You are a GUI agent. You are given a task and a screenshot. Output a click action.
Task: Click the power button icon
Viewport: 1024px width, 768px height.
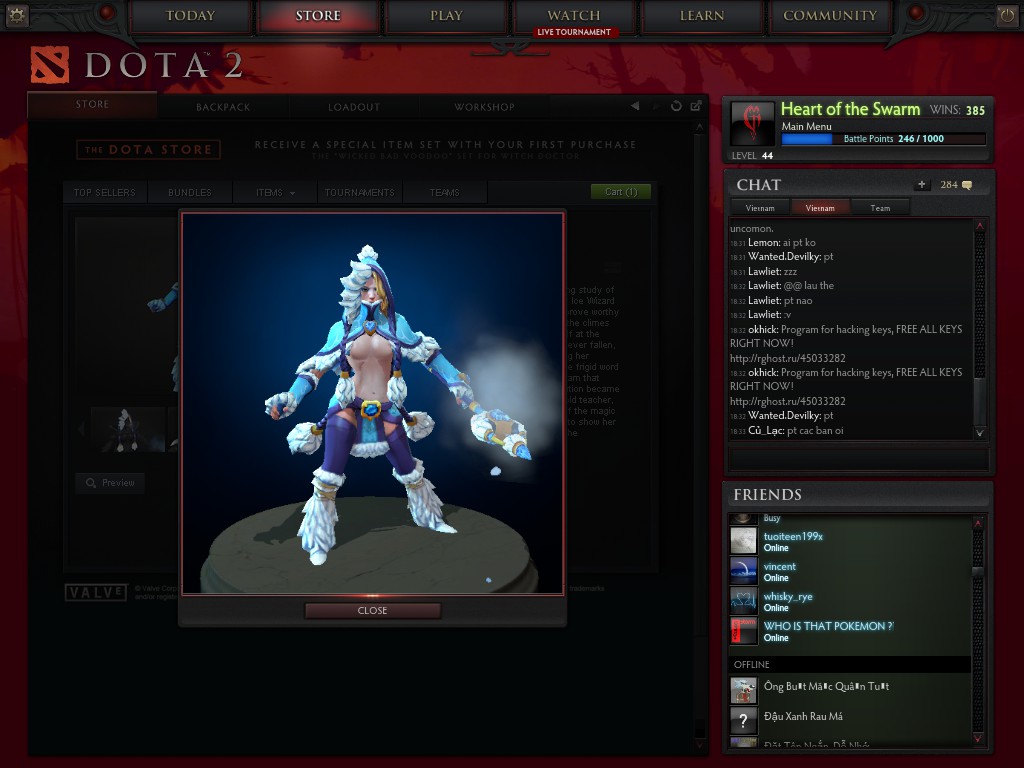click(x=1006, y=15)
